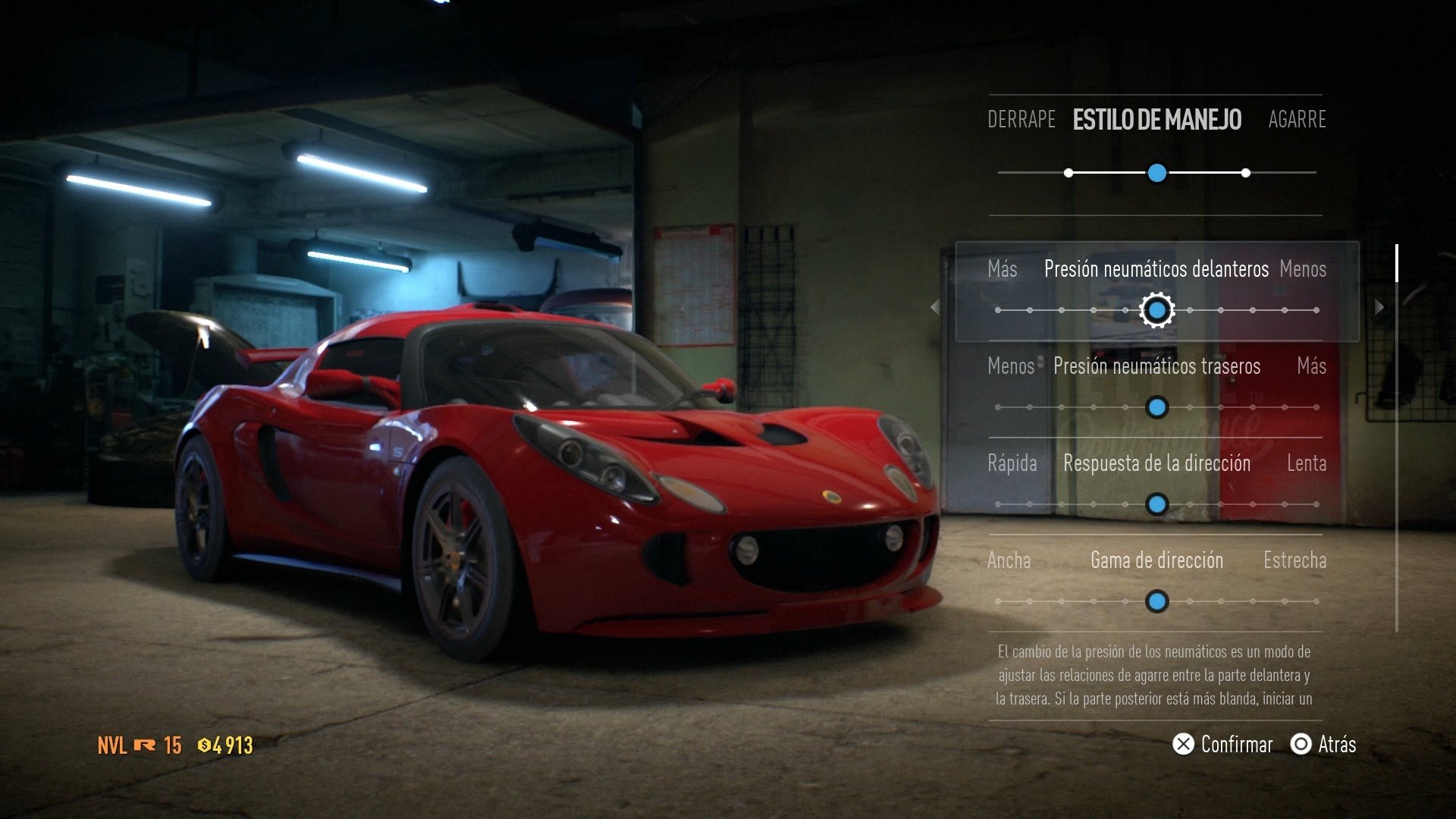Adjust the Presión neumáticos delanteros slider
Image resolution: width=1456 pixels, height=819 pixels.
click(1156, 310)
